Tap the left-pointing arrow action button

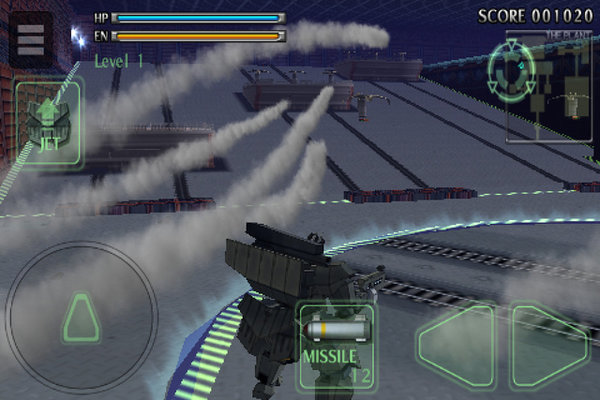(x=457, y=345)
